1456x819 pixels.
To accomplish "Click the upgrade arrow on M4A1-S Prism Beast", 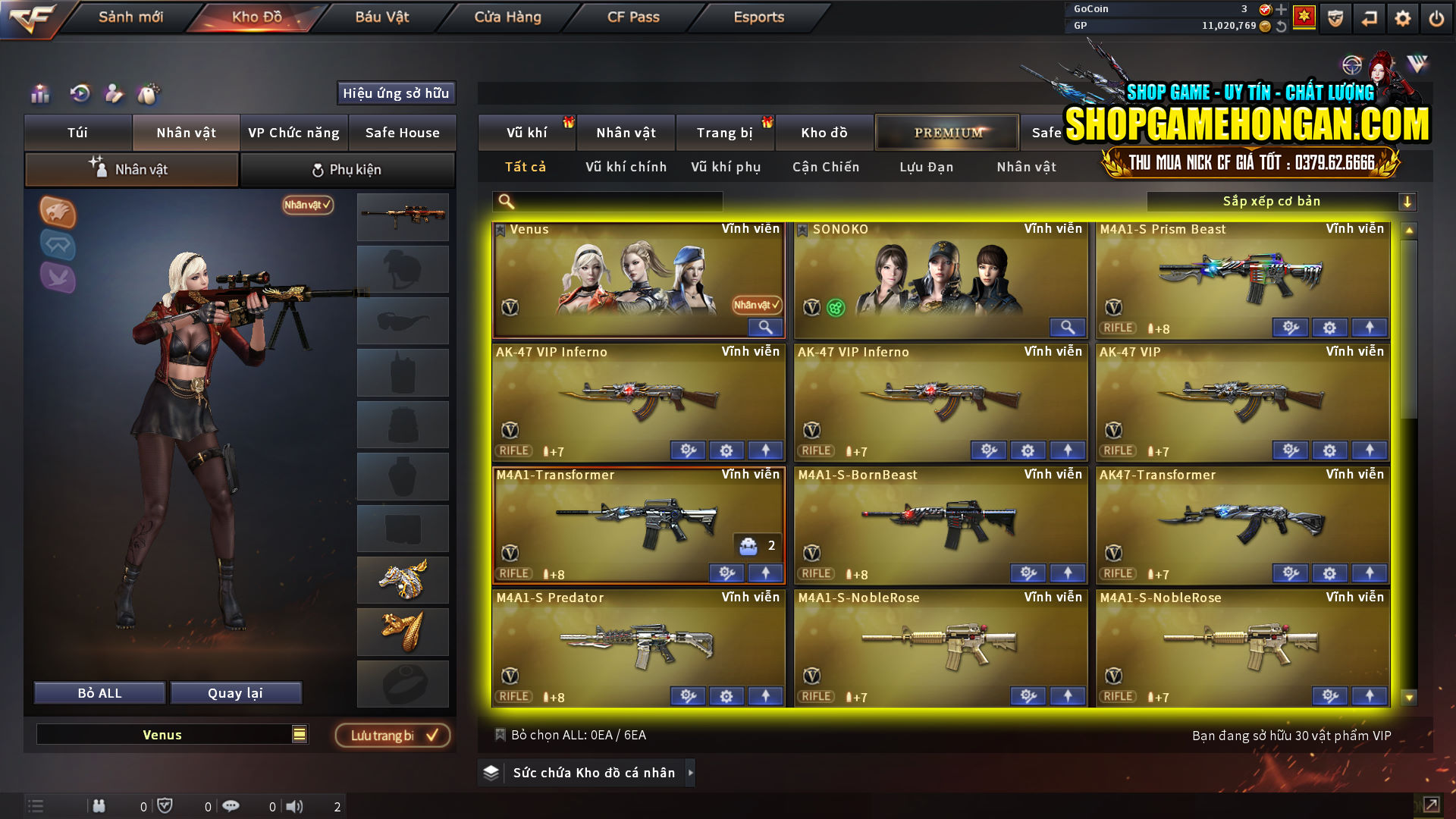I will coord(1369,328).
